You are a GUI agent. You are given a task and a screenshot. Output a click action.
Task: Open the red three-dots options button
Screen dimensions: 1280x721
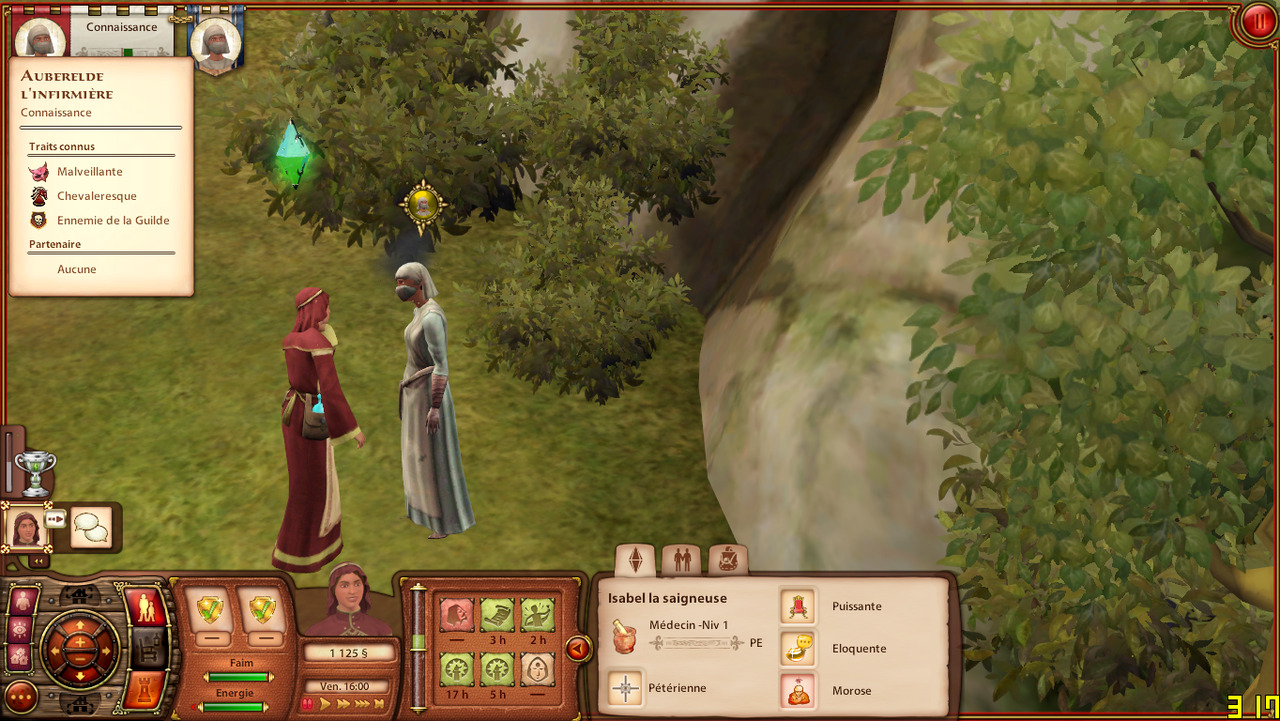[x=21, y=696]
